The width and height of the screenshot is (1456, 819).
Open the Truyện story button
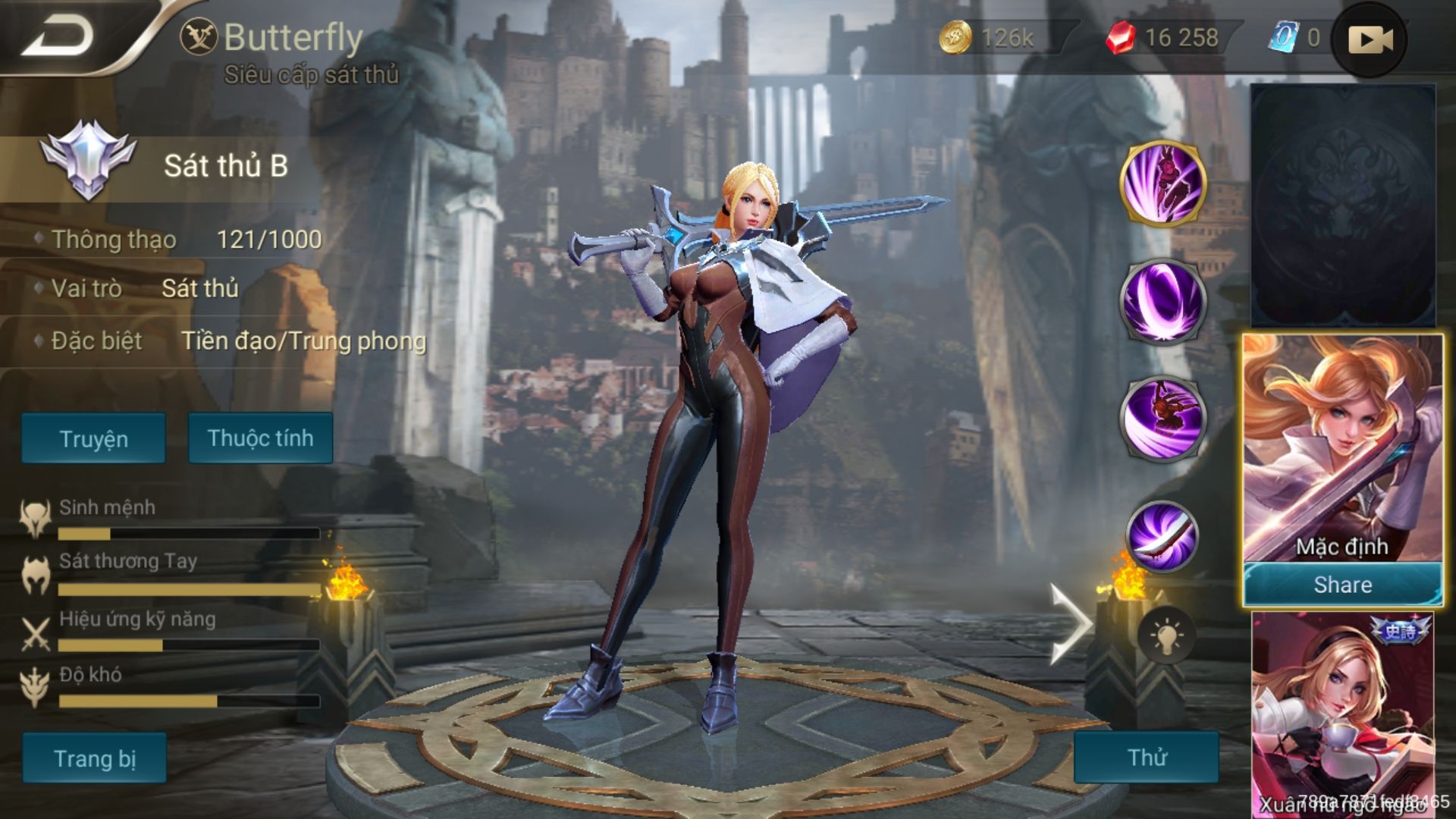93,438
